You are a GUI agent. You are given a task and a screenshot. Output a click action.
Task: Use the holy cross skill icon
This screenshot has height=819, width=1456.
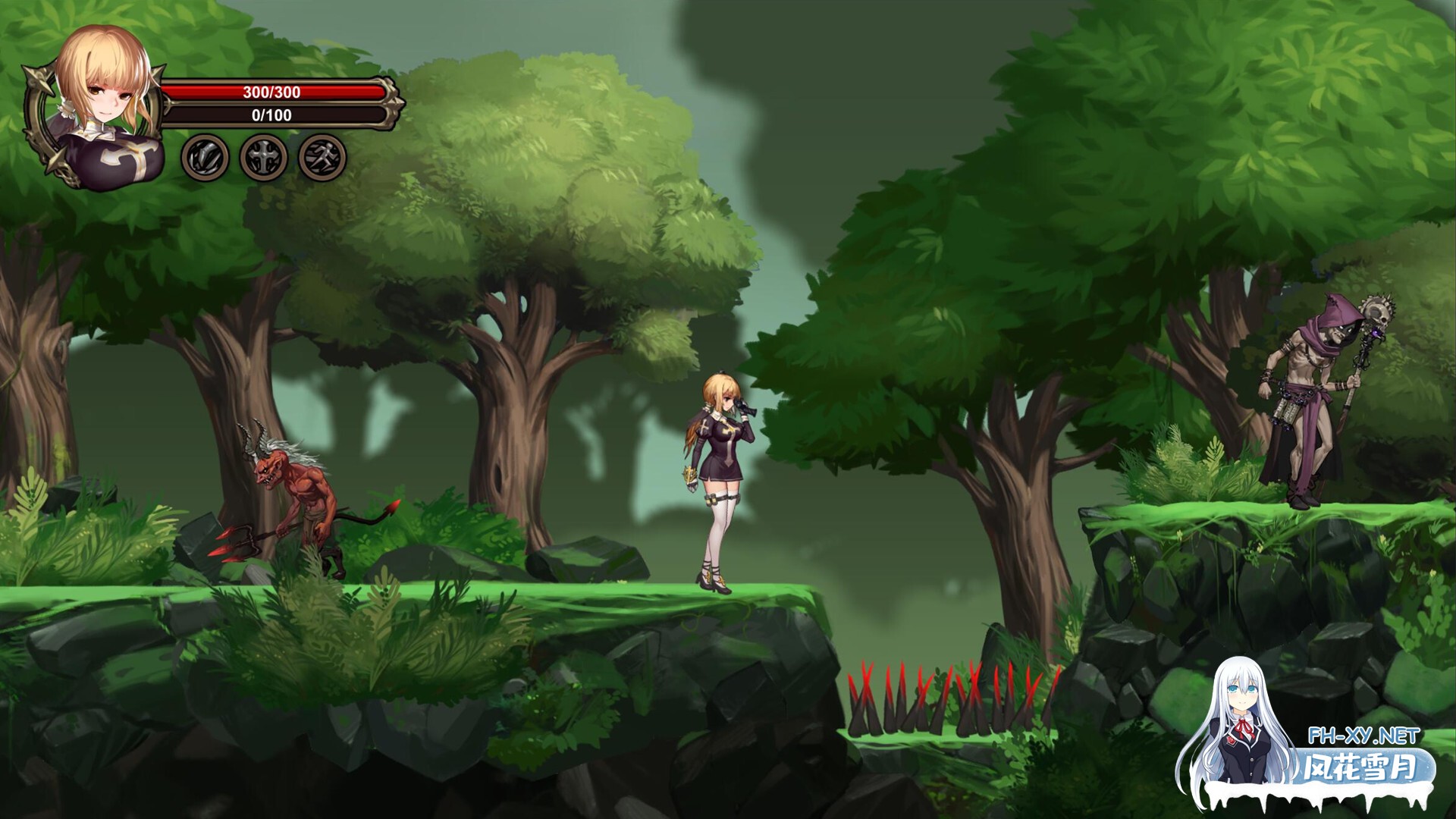click(x=264, y=158)
